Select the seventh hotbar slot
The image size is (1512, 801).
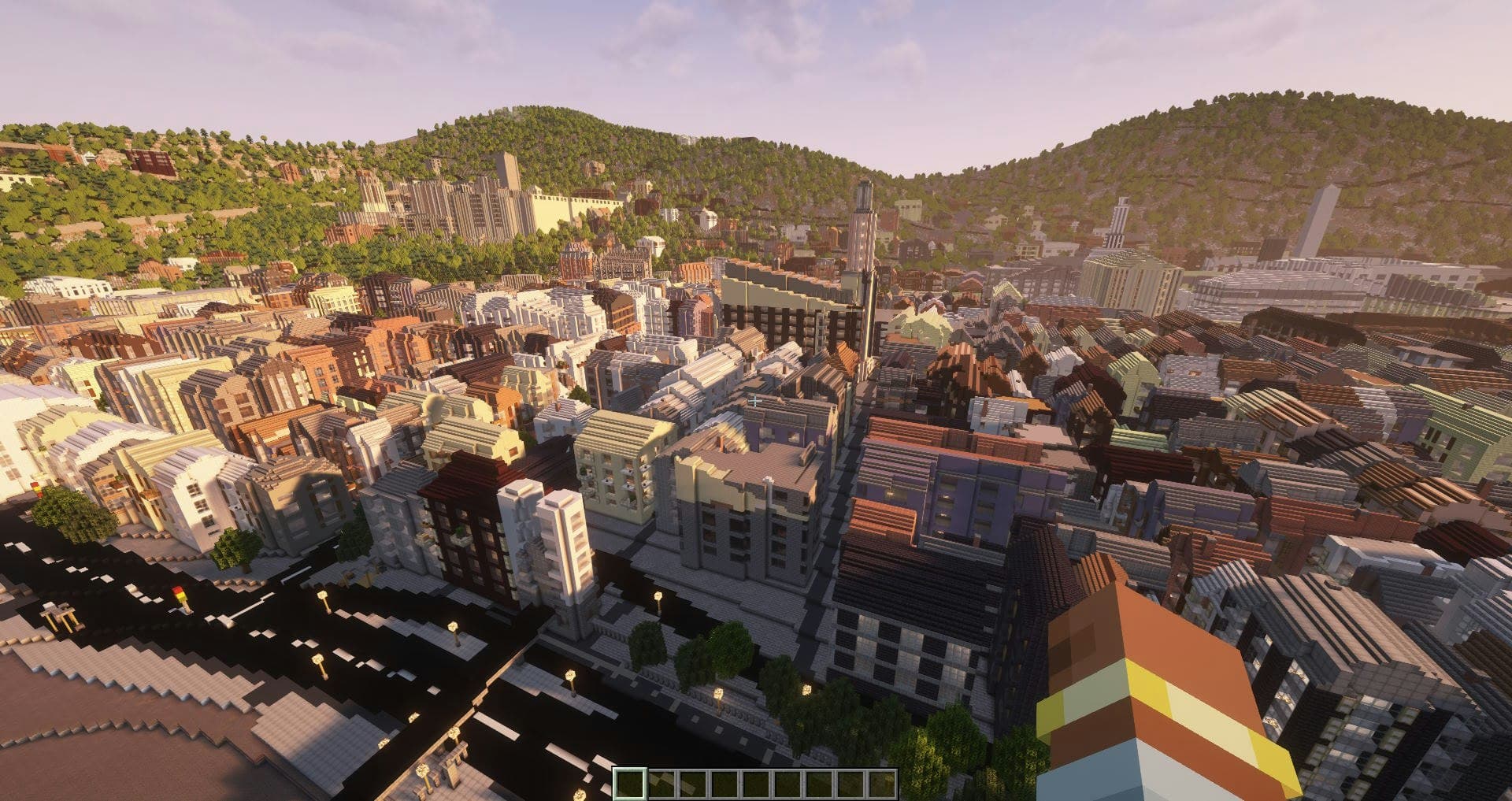820,783
